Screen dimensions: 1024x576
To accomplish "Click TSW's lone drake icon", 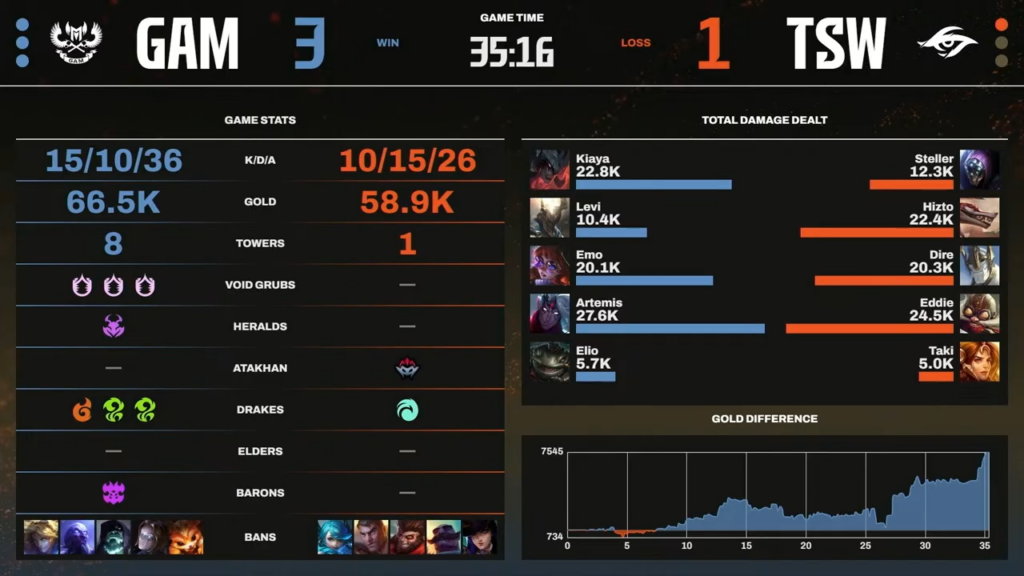I will point(407,410).
